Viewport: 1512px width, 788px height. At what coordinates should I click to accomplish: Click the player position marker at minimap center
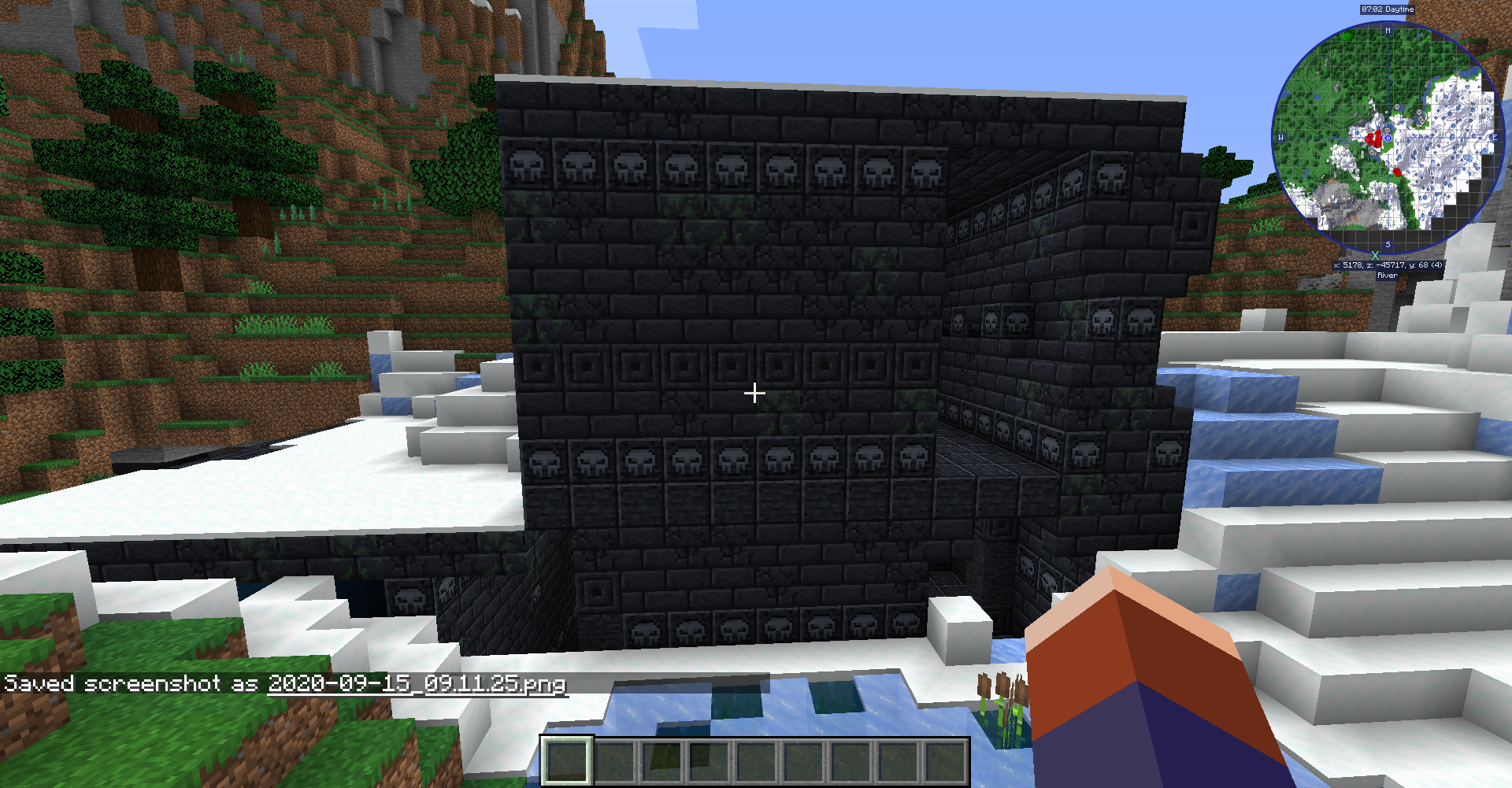point(1388,138)
